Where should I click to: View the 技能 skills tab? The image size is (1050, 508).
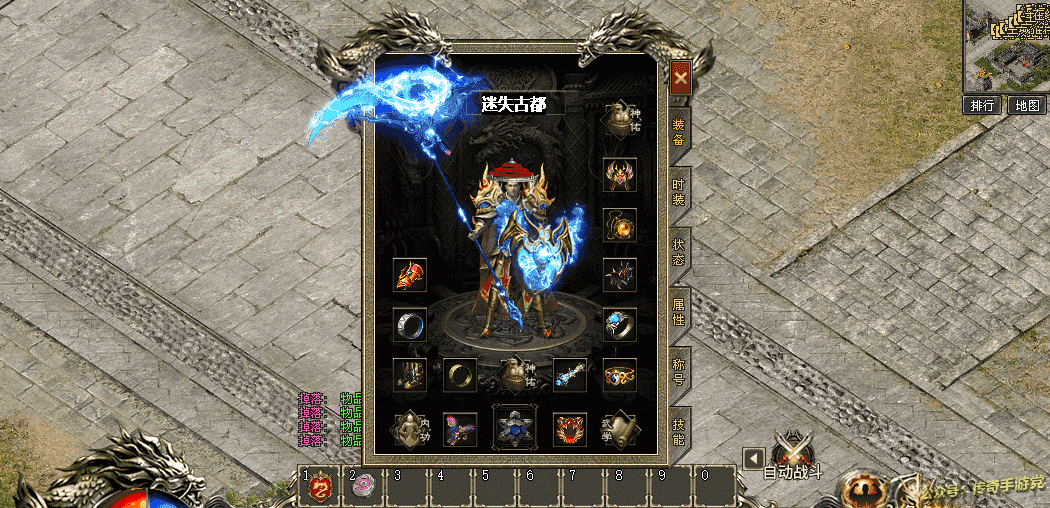(x=679, y=433)
